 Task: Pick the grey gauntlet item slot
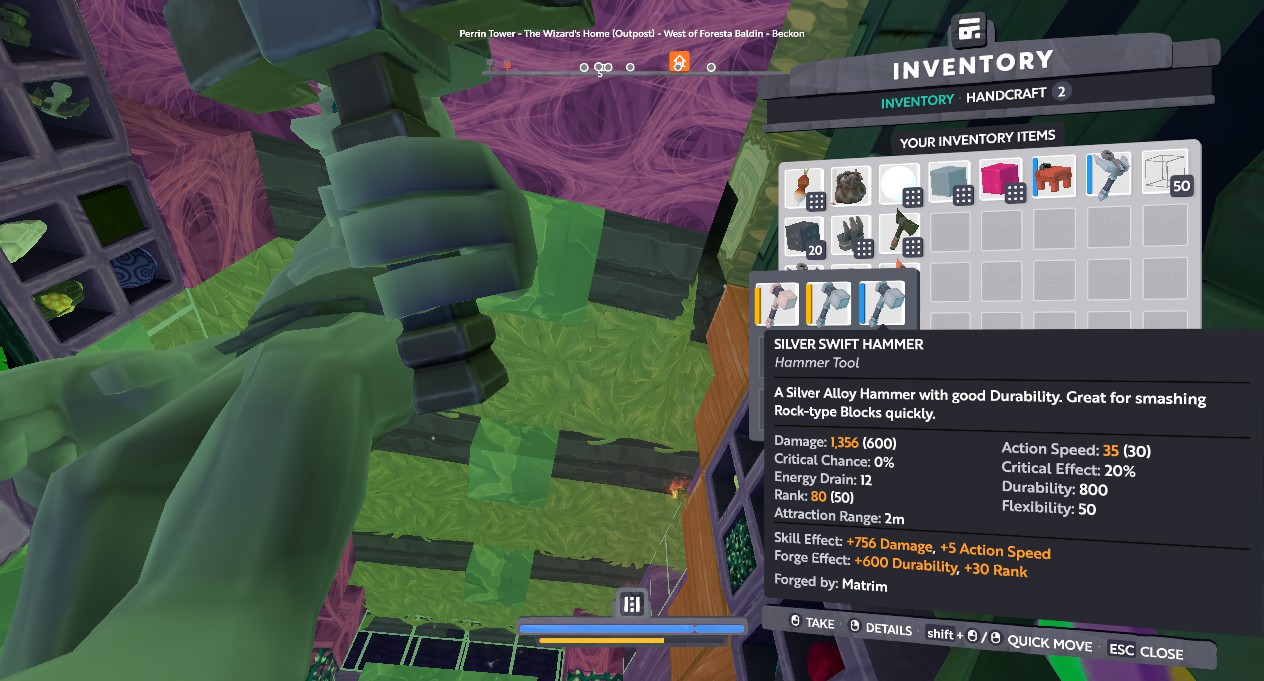coord(853,237)
